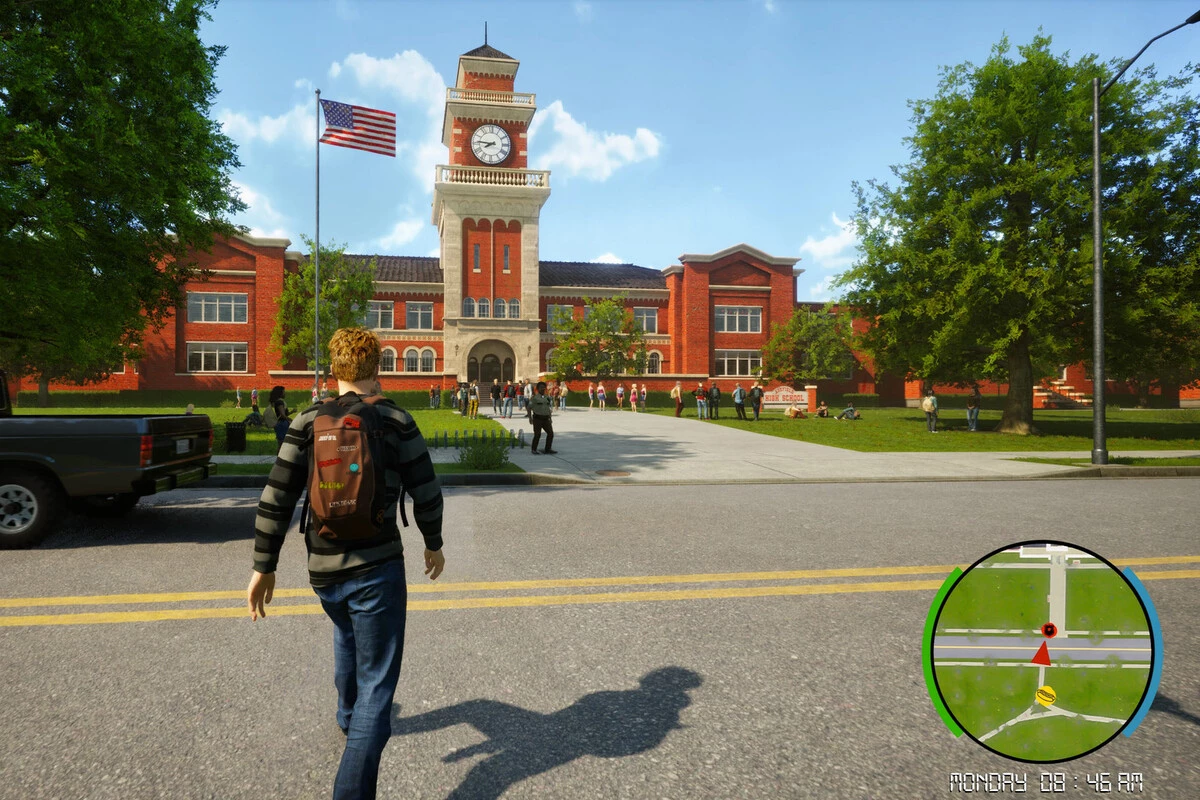
Task: Click the red circular marker on minimap
Action: (x=1048, y=630)
